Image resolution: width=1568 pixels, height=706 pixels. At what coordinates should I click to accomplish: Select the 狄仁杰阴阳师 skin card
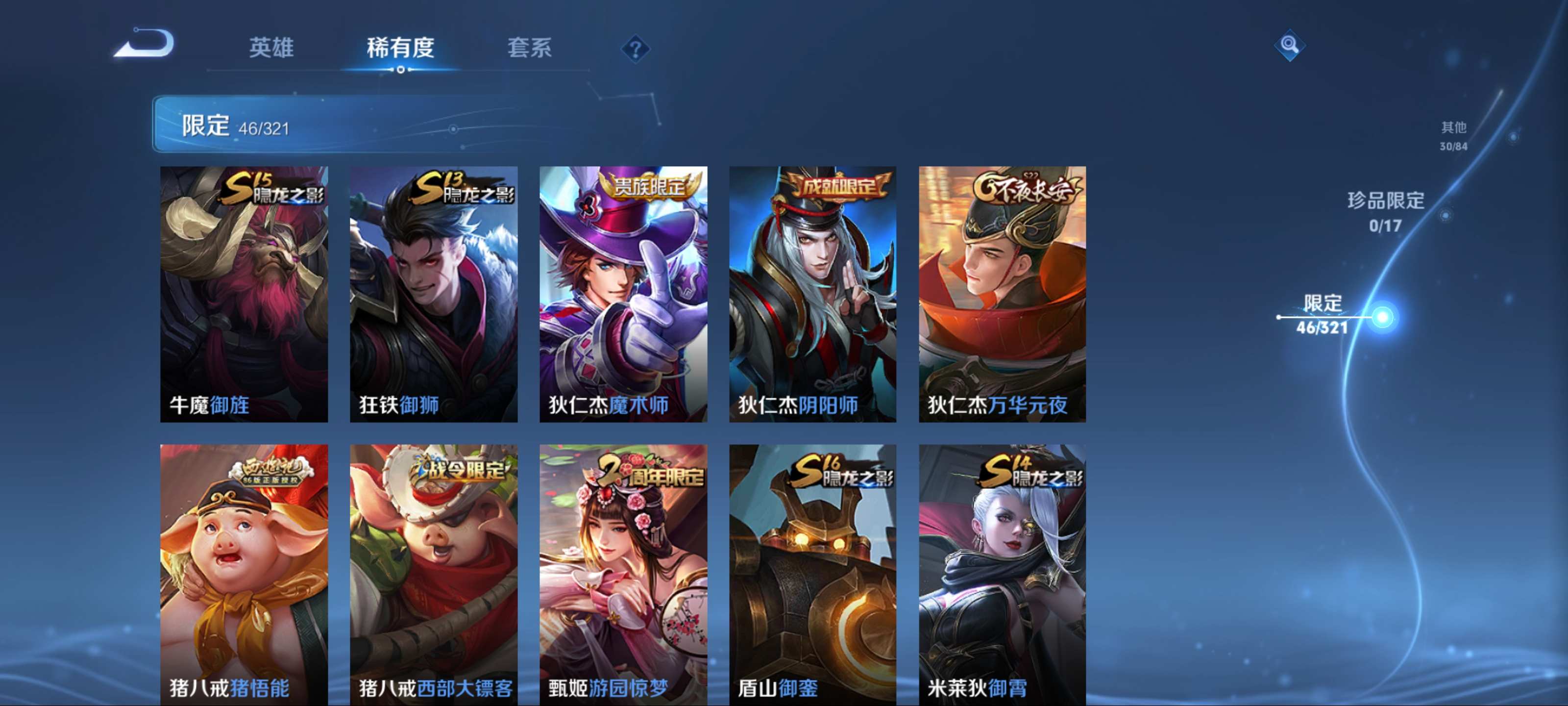point(812,294)
